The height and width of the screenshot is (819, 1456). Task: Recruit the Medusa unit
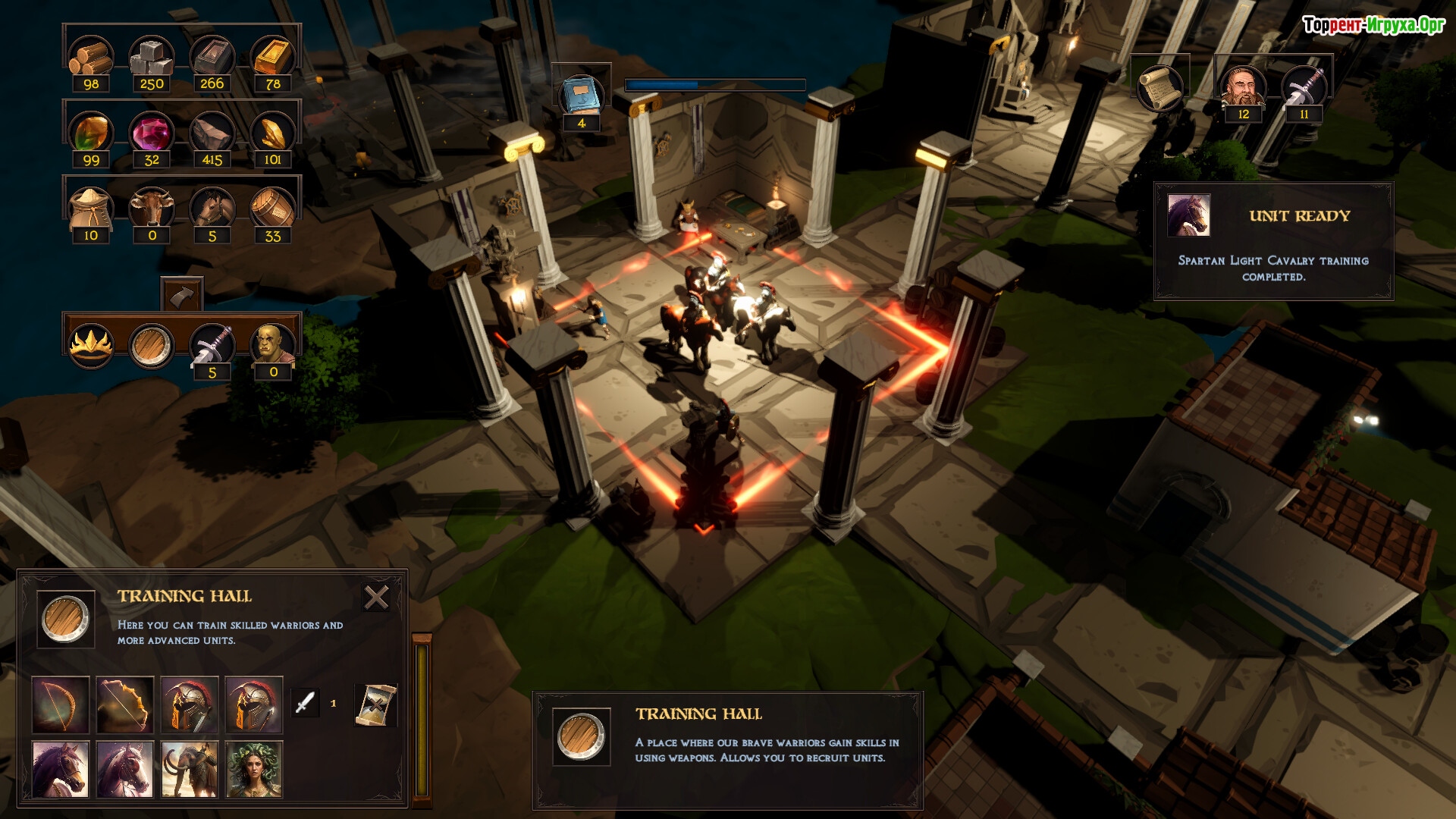pos(254,769)
